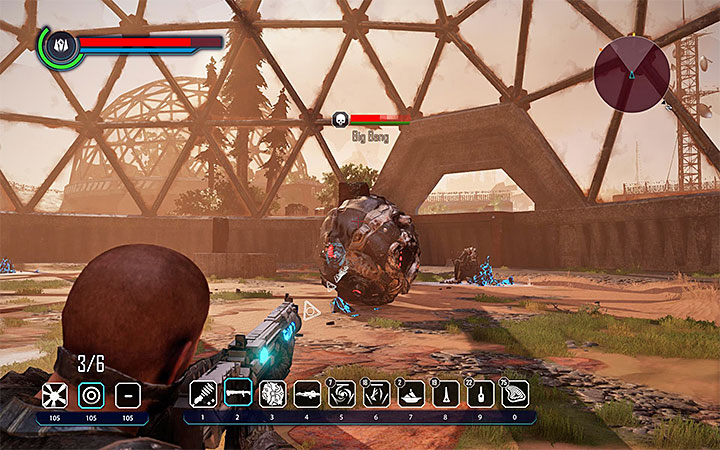Equip the melee weapon in slot 1
Image resolution: width=720 pixels, height=450 pixels.
tap(204, 394)
